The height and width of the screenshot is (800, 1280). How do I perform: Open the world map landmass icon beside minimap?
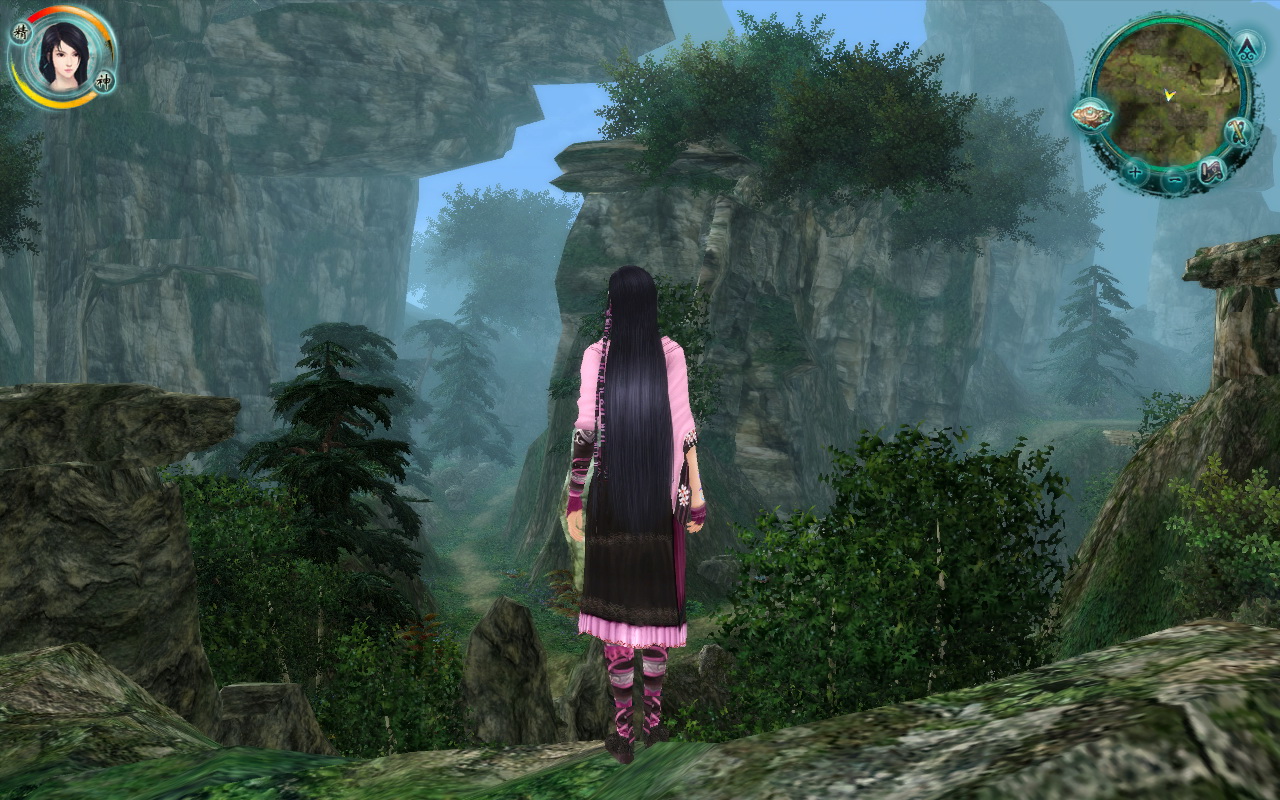pos(1092,115)
